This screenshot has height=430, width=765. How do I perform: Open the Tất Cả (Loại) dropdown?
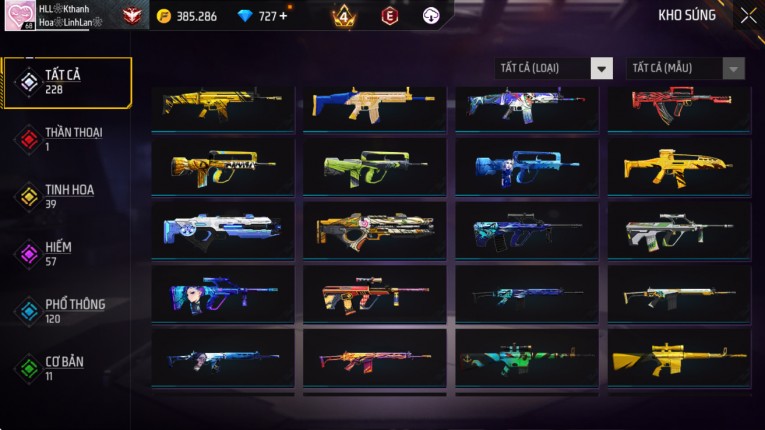(554, 68)
